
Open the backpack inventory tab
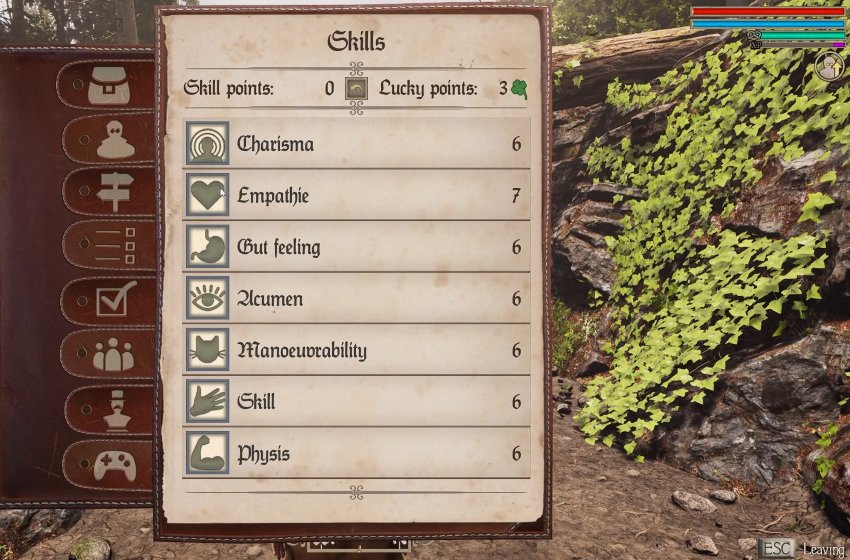point(109,86)
